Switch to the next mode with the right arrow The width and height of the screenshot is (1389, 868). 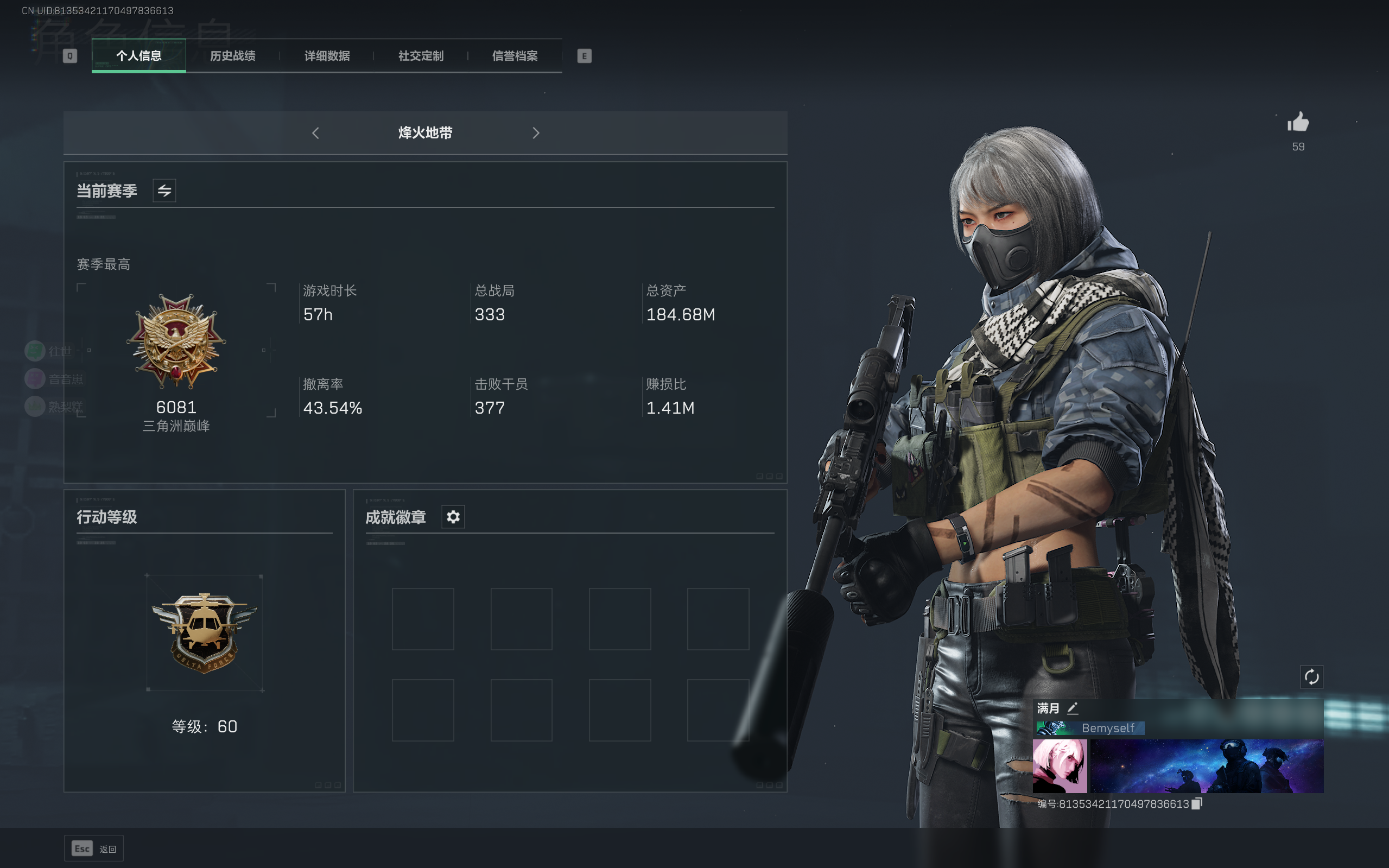click(536, 132)
